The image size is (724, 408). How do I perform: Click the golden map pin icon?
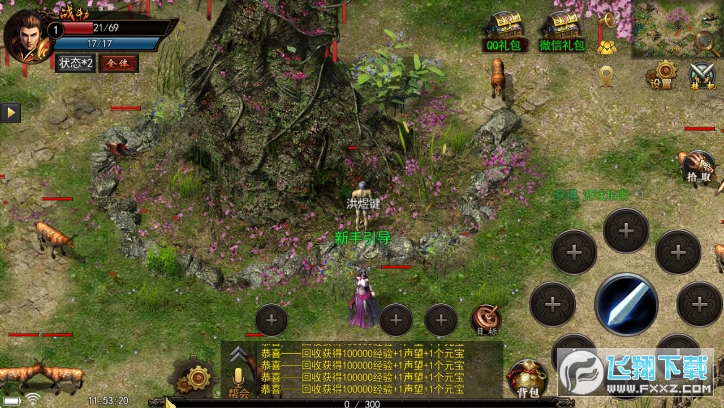pos(606,73)
